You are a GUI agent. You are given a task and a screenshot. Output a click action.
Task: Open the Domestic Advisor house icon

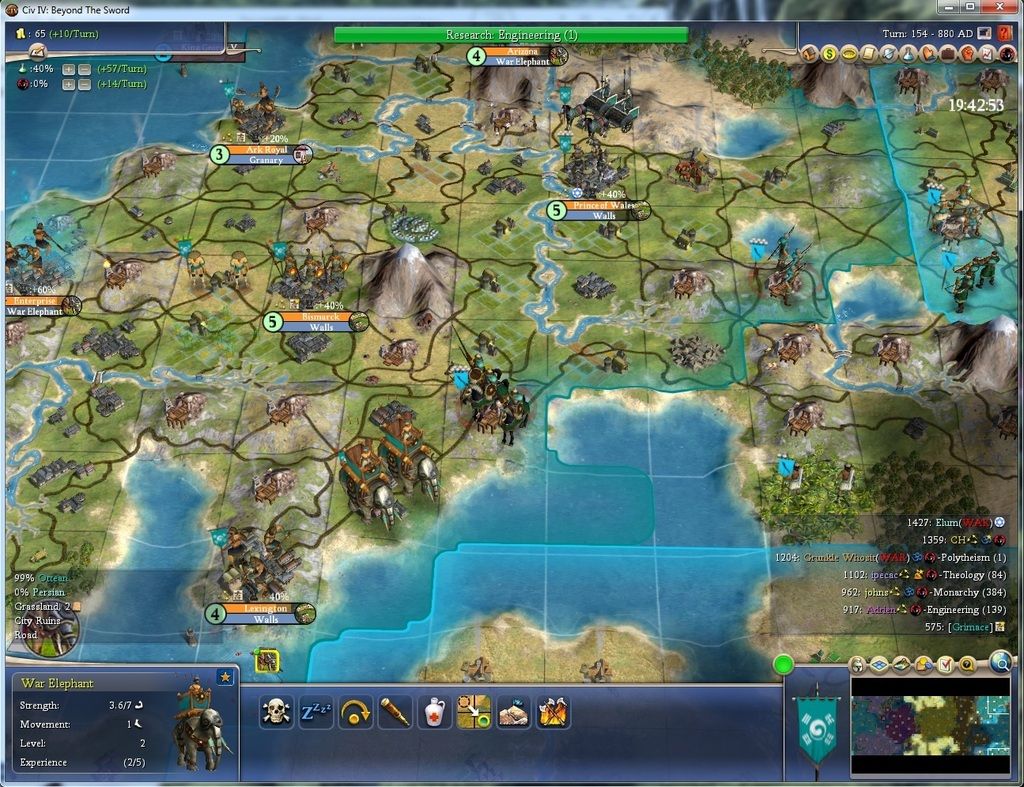[x=808, y=53]
